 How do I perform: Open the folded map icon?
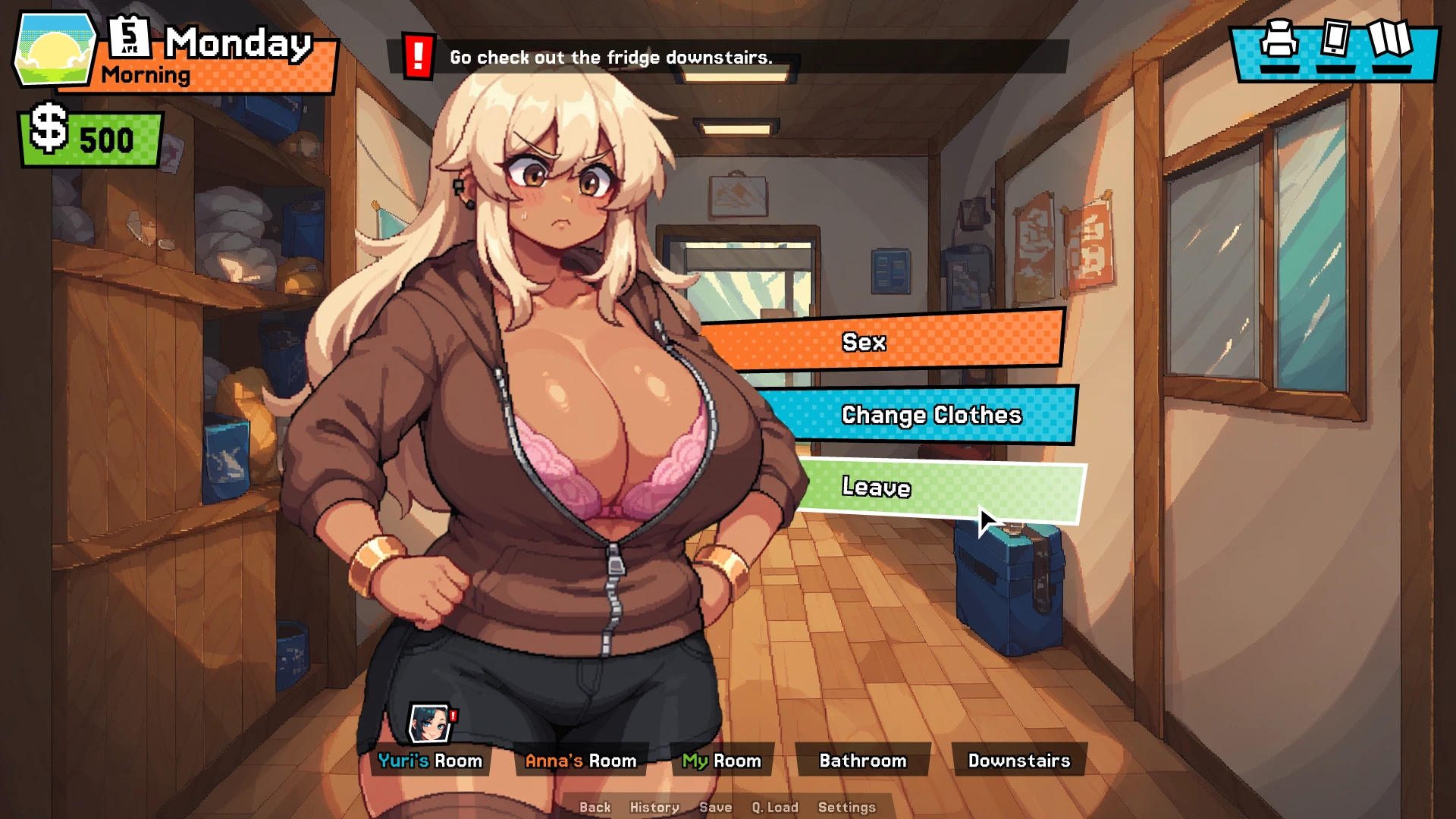1389,38
